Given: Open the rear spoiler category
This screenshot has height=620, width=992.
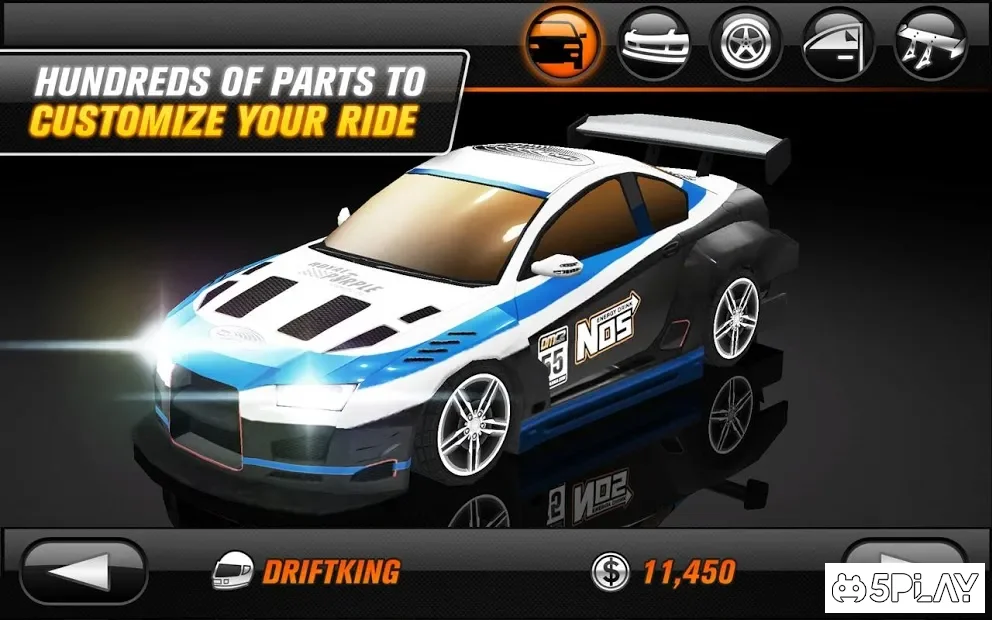Looking at the screenshot, I should (930, 42).
